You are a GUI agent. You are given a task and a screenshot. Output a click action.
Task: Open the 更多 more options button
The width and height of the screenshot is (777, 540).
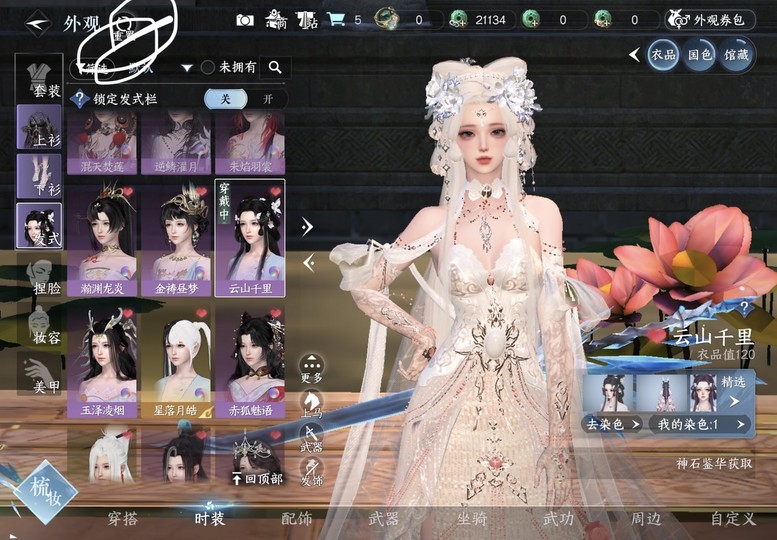click(x=312, y=369)
